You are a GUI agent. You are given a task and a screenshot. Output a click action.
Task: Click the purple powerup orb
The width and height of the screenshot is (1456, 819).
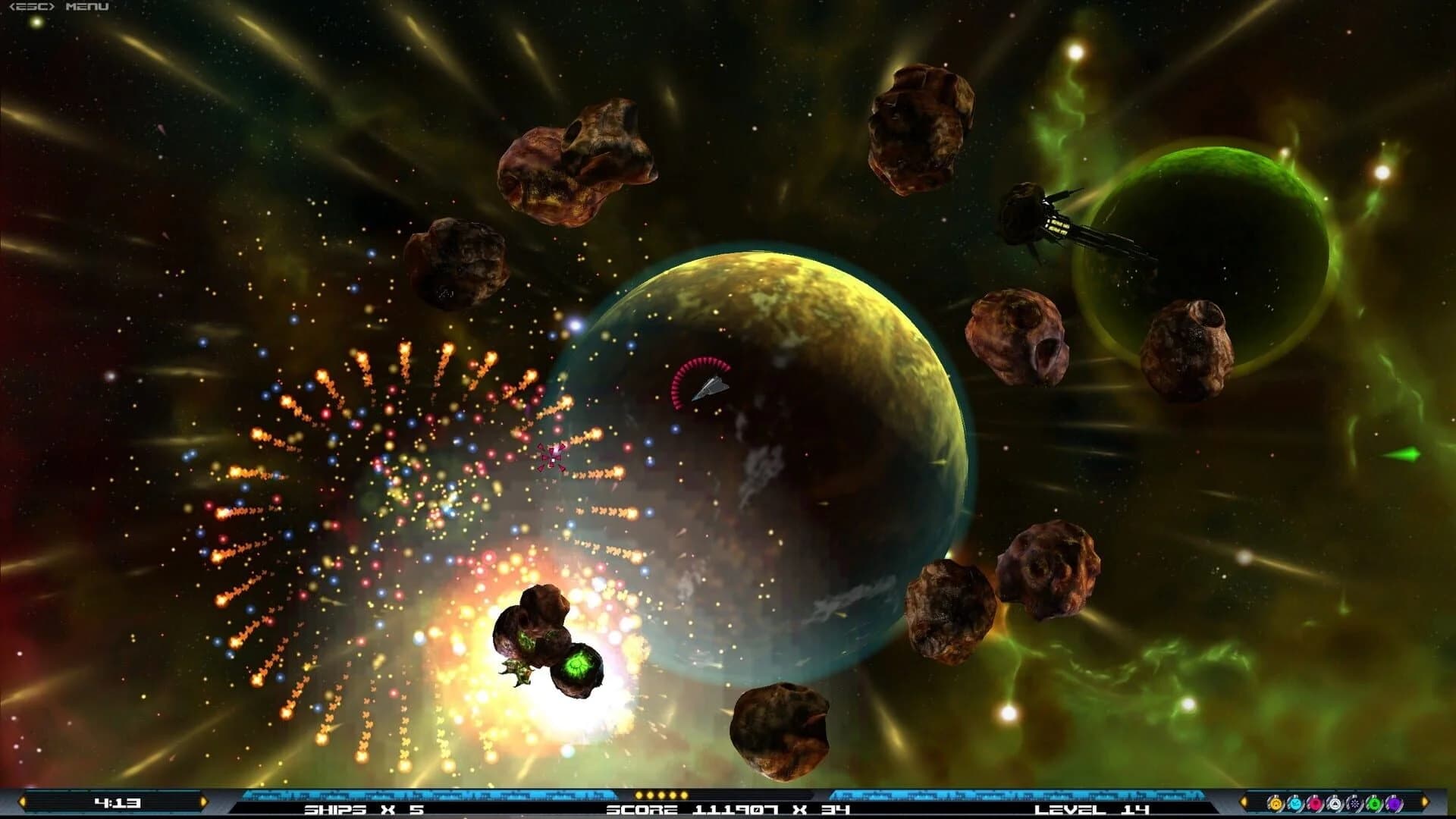pos(1393,802)
